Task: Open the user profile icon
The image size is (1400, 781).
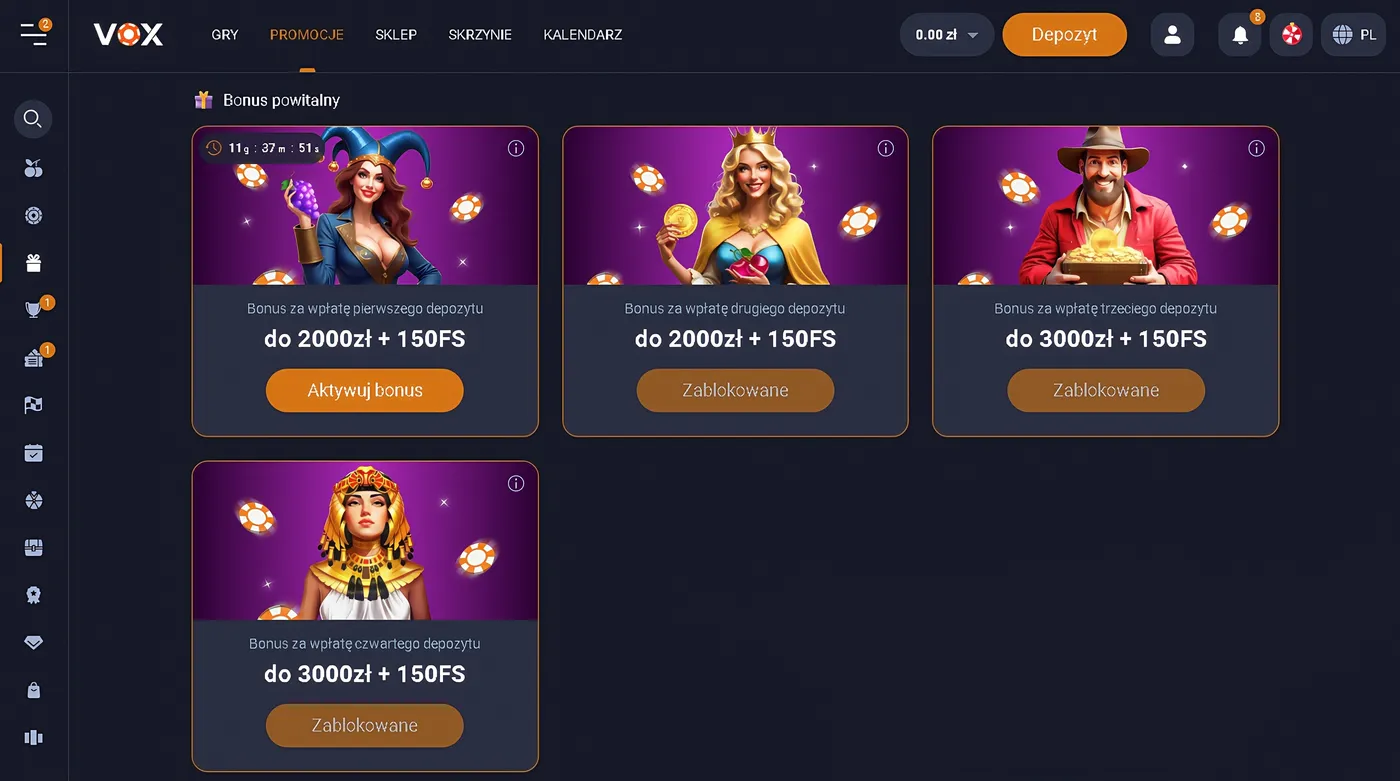Action: point(1172,34)
